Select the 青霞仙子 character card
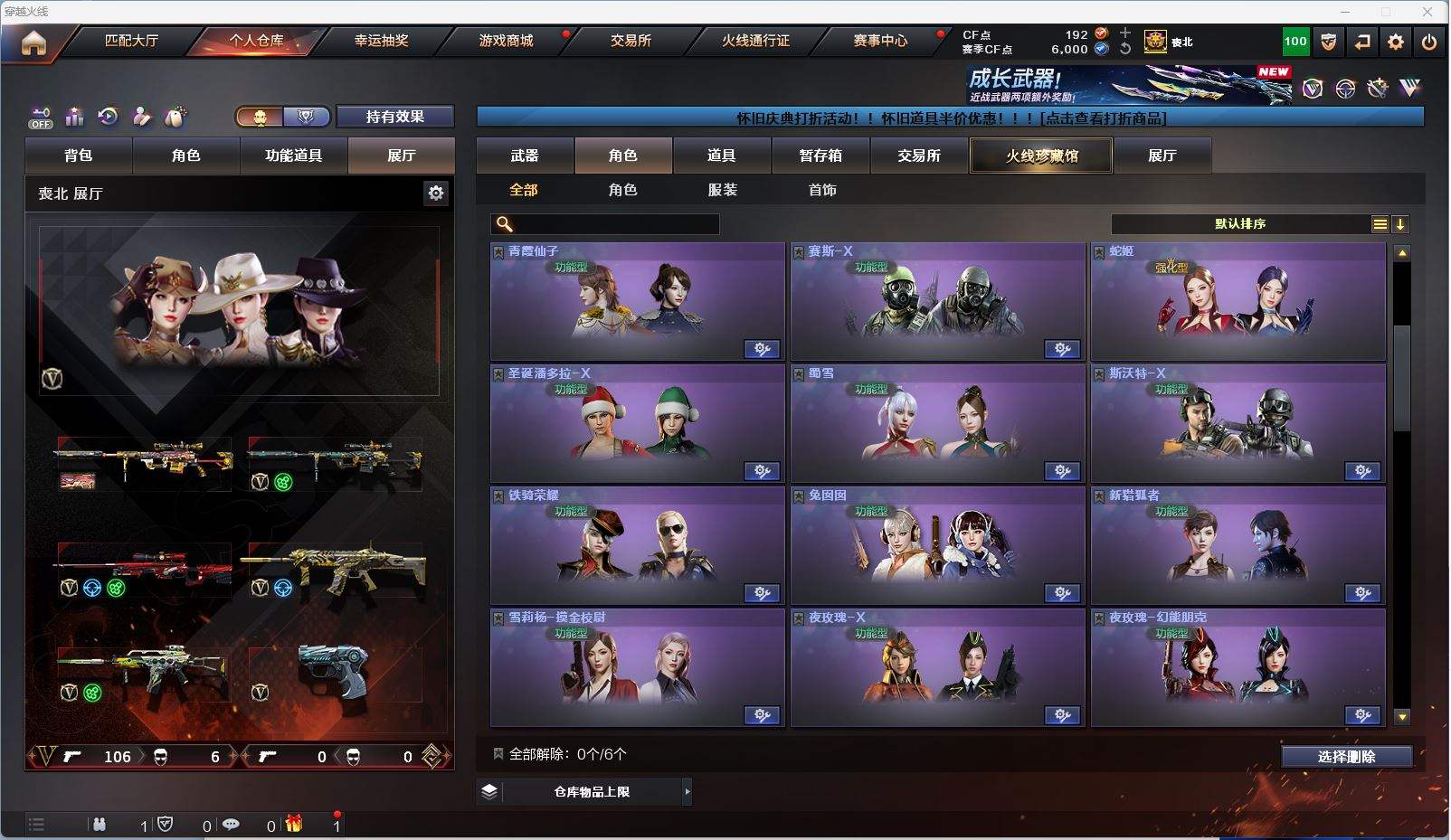1451x840 pixels. point(637,301)
